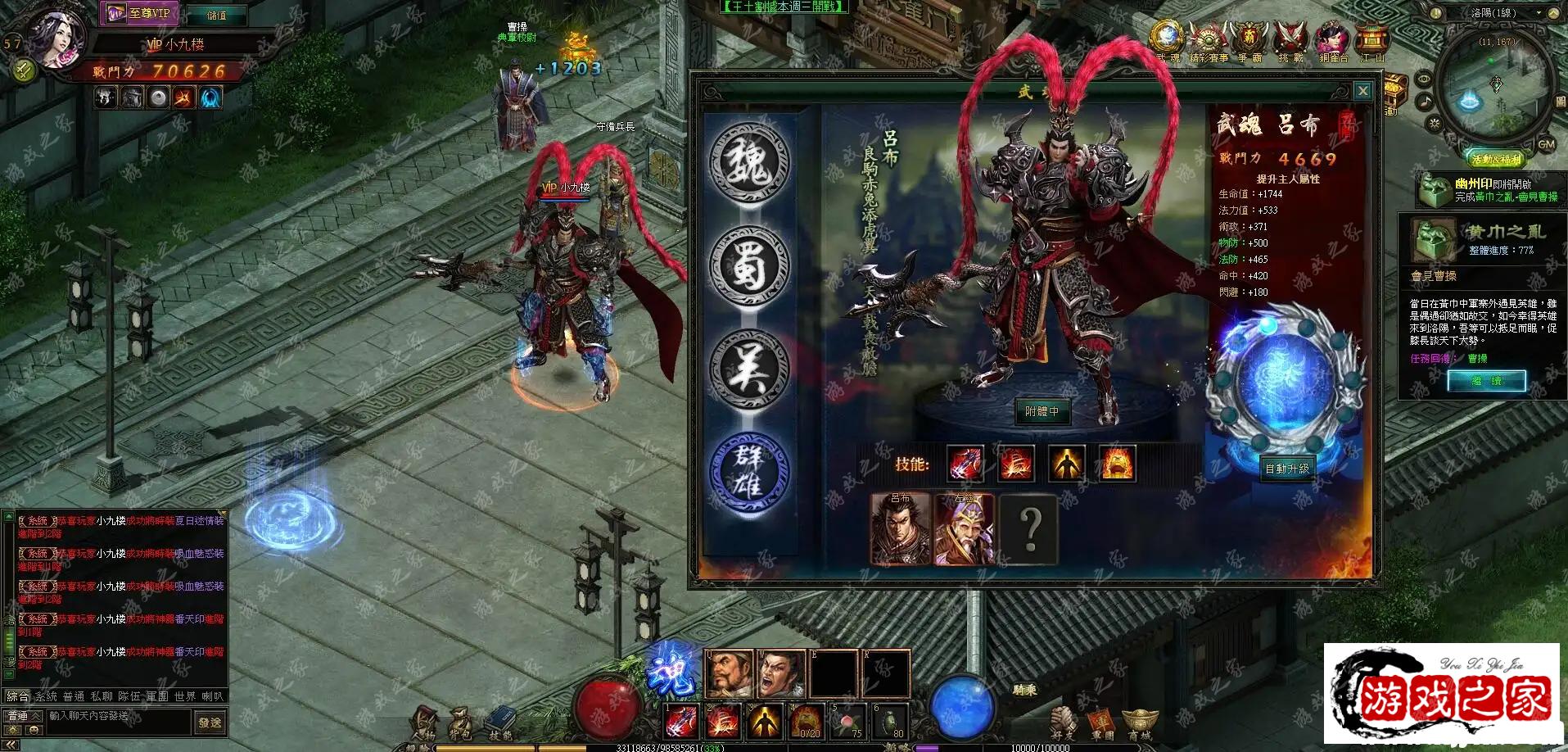This screenshot has width=1568, height=752.
Task: Open the 背包 bag icon
Action: click(461, 723)
